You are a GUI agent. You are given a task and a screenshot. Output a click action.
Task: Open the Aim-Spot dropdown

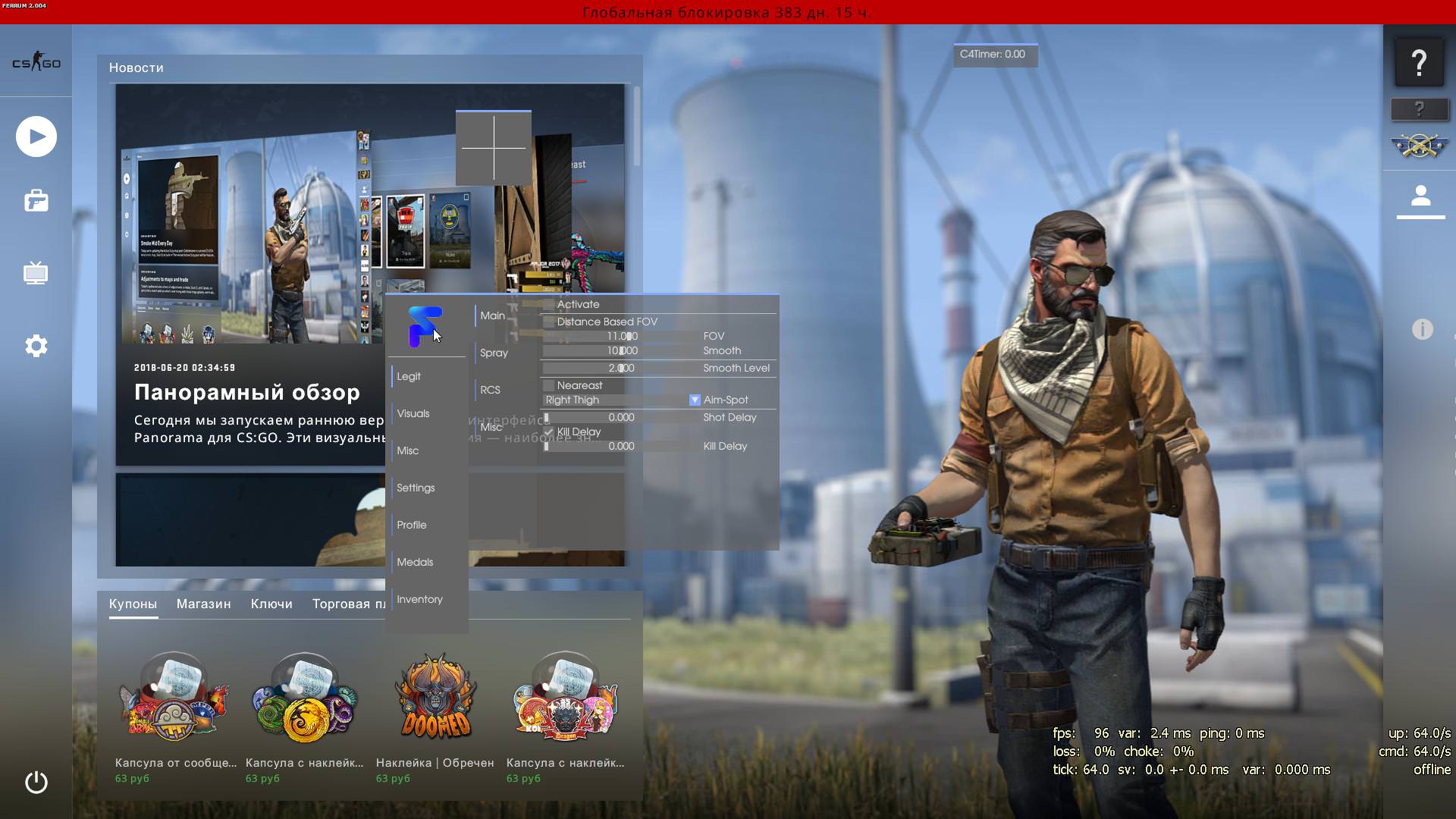click(x=695, y=400)
